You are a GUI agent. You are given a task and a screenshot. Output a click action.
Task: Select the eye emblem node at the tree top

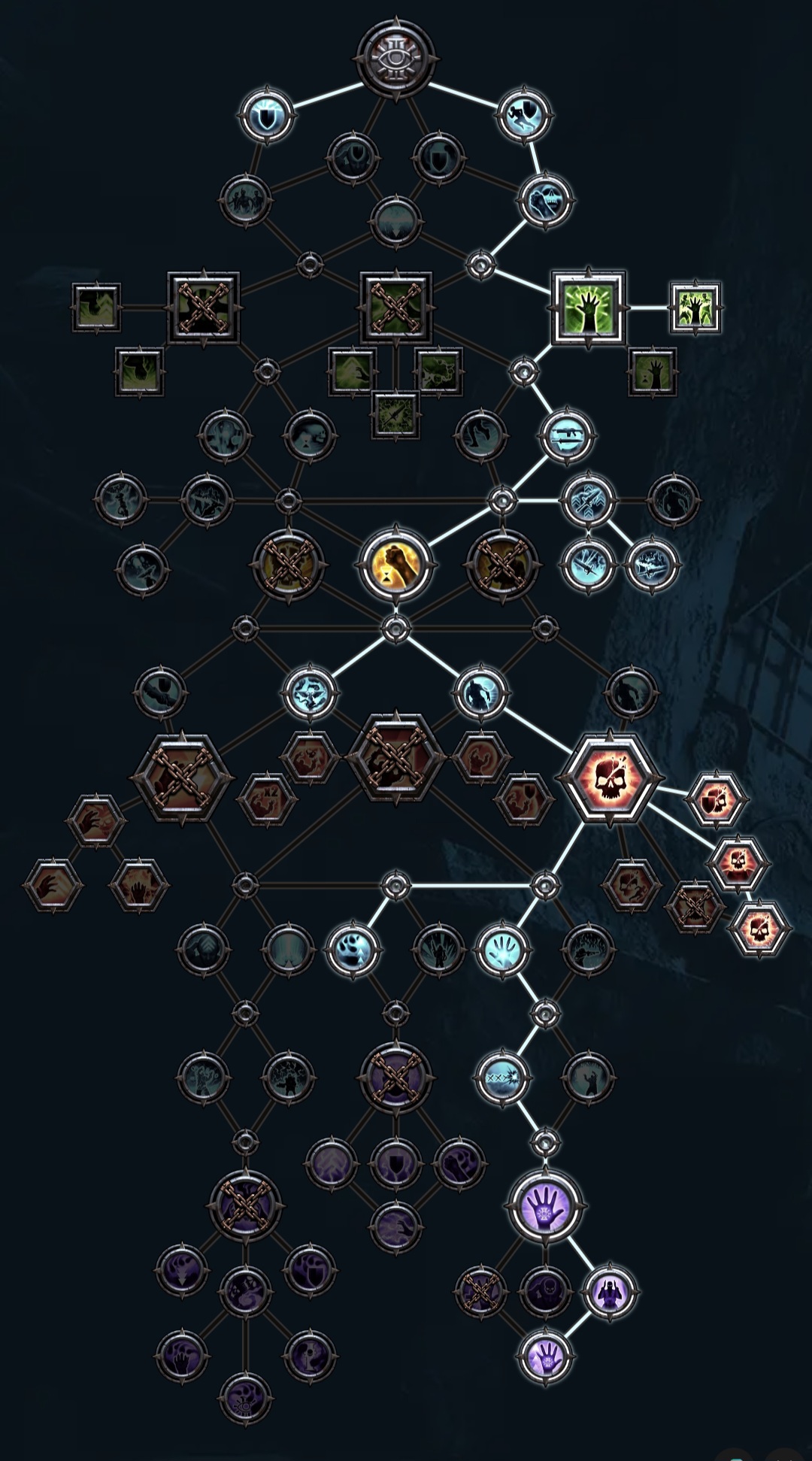click(396, 58)
